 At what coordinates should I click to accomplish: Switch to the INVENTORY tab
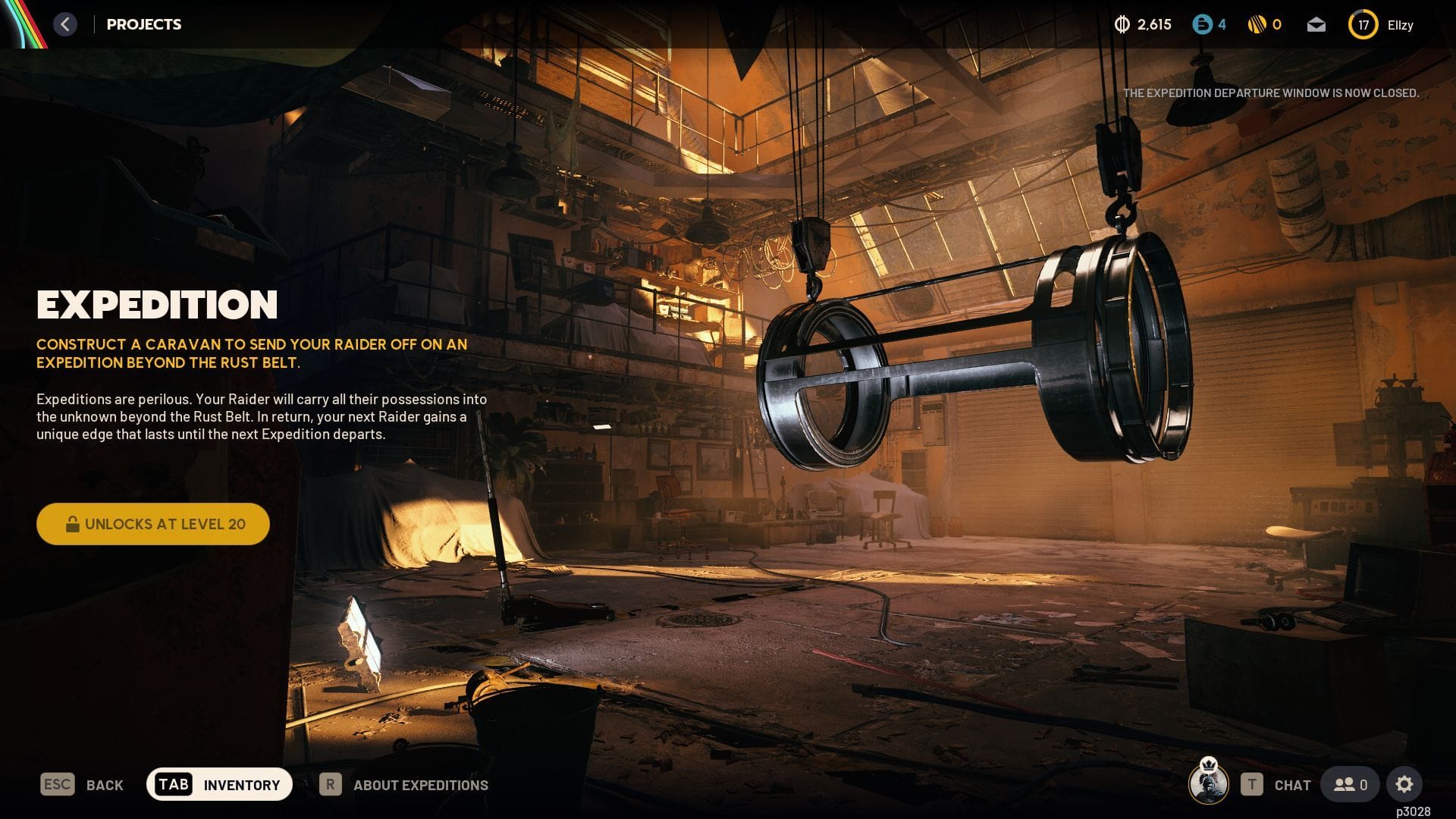coord(241,785)
